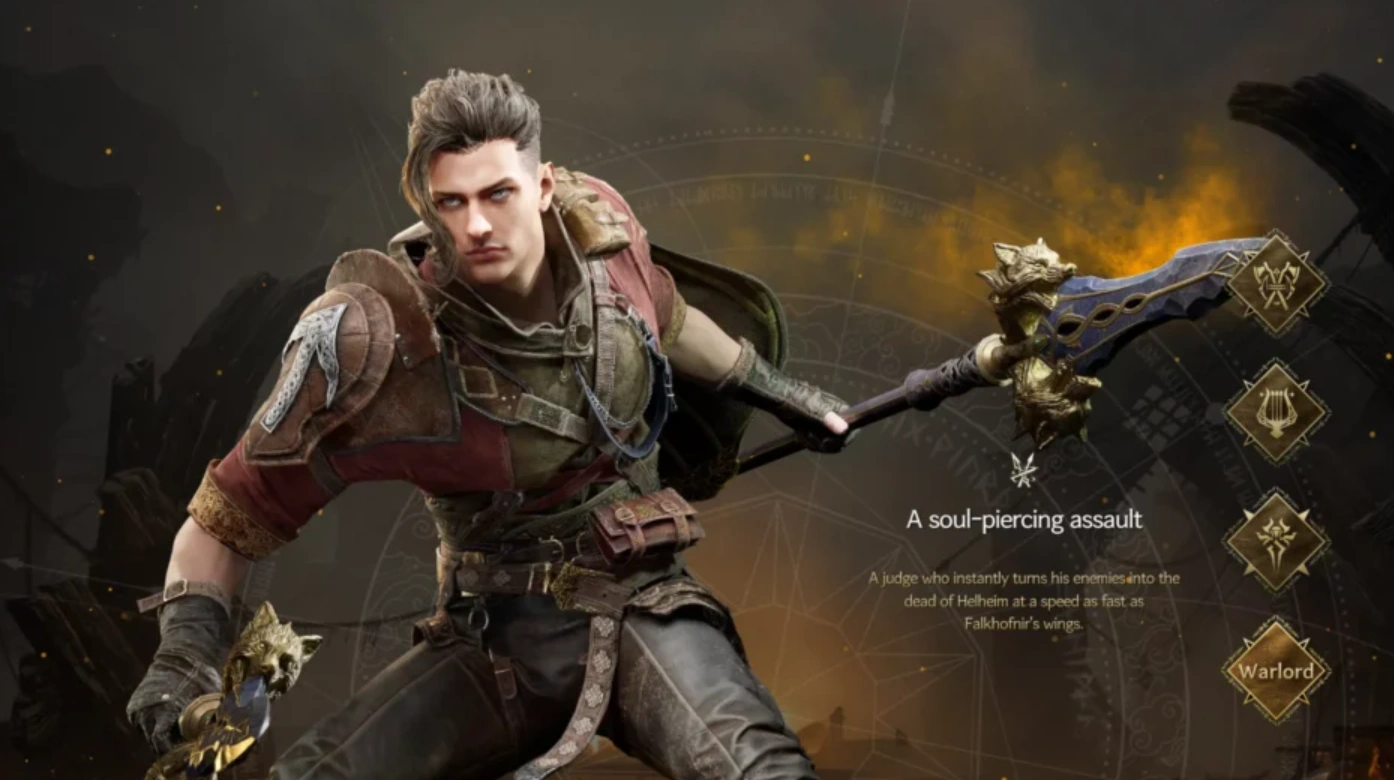Pick the horned emblem class icon
This screenshot has height=780, width=1394.
click(1276, 540)
